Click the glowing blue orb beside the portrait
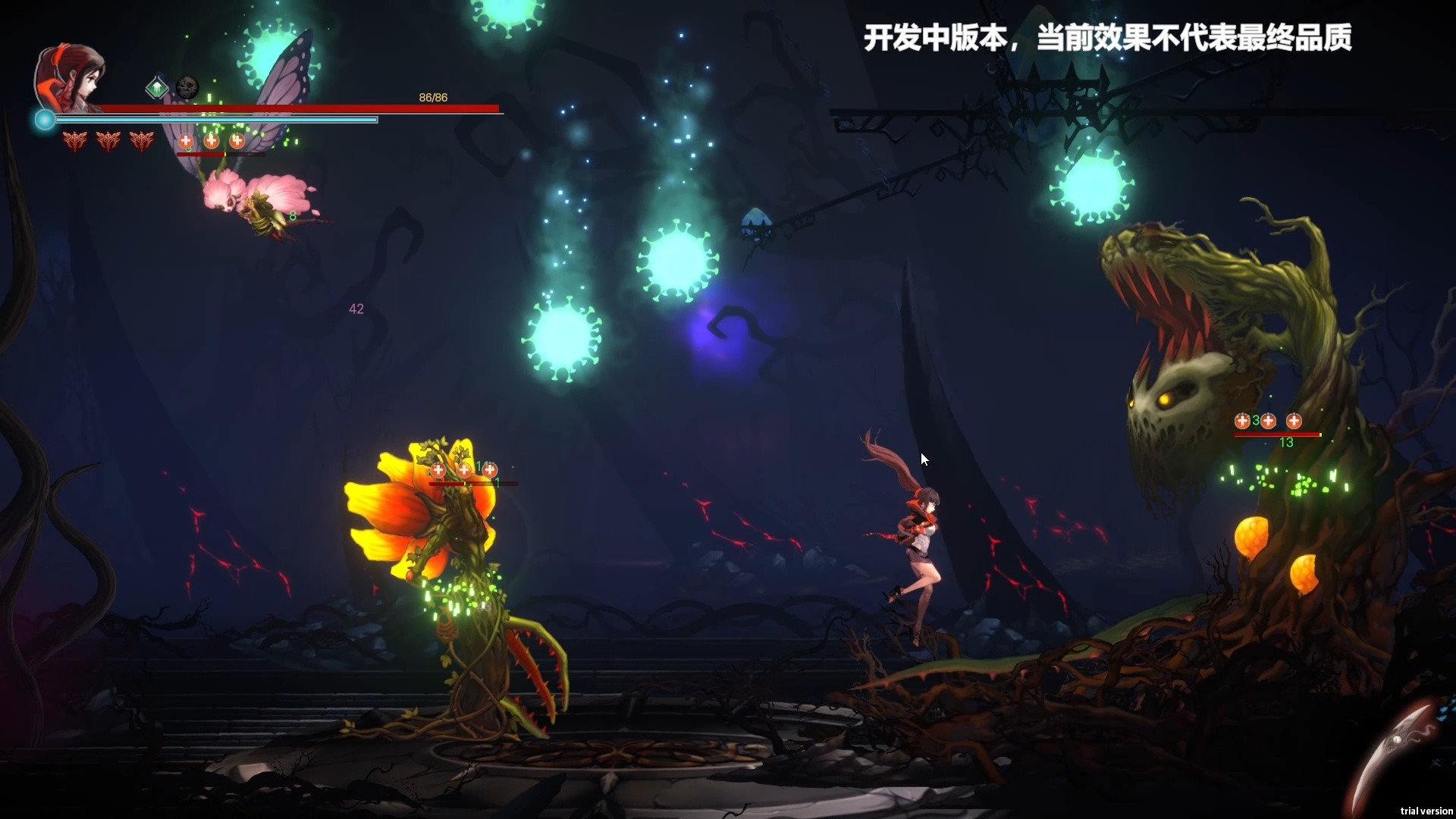 point(44,119)
